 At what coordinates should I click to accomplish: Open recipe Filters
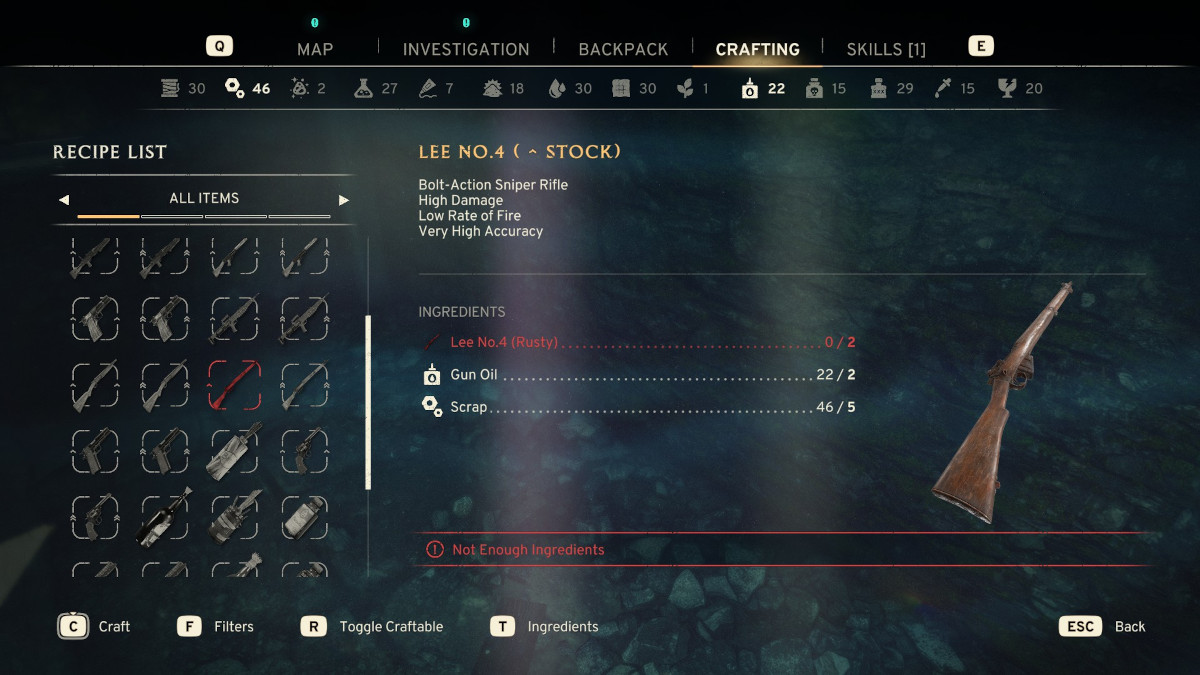point(216,627)
